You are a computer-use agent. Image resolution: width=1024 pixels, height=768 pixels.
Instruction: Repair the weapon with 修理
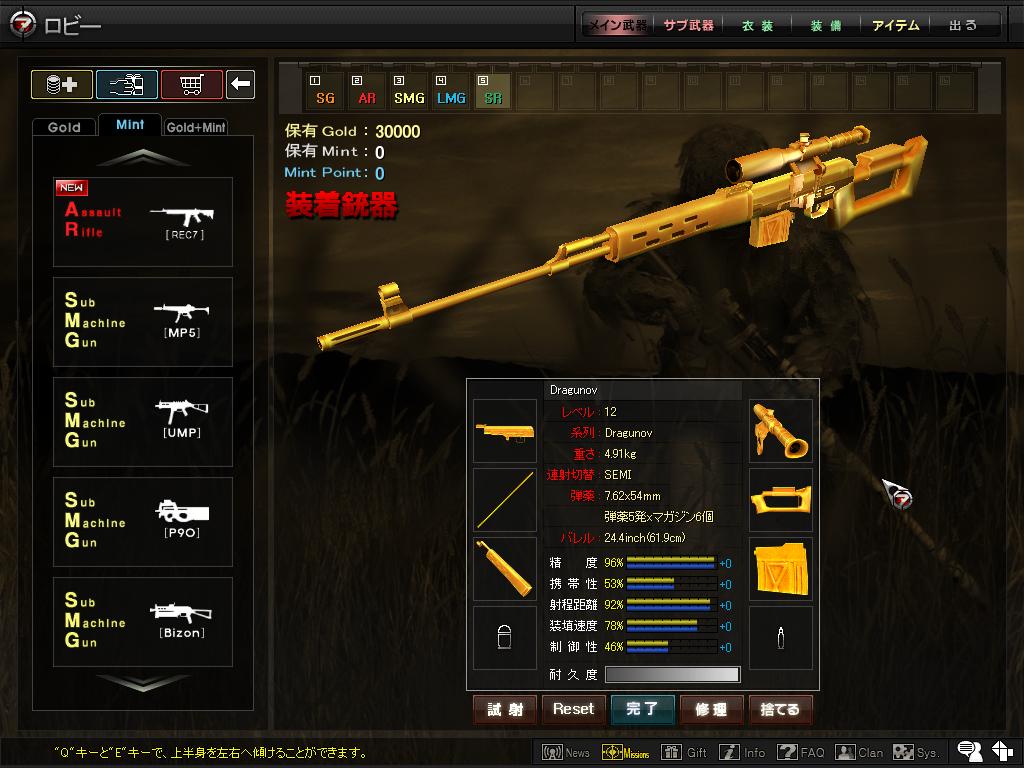tap(711, 709)
